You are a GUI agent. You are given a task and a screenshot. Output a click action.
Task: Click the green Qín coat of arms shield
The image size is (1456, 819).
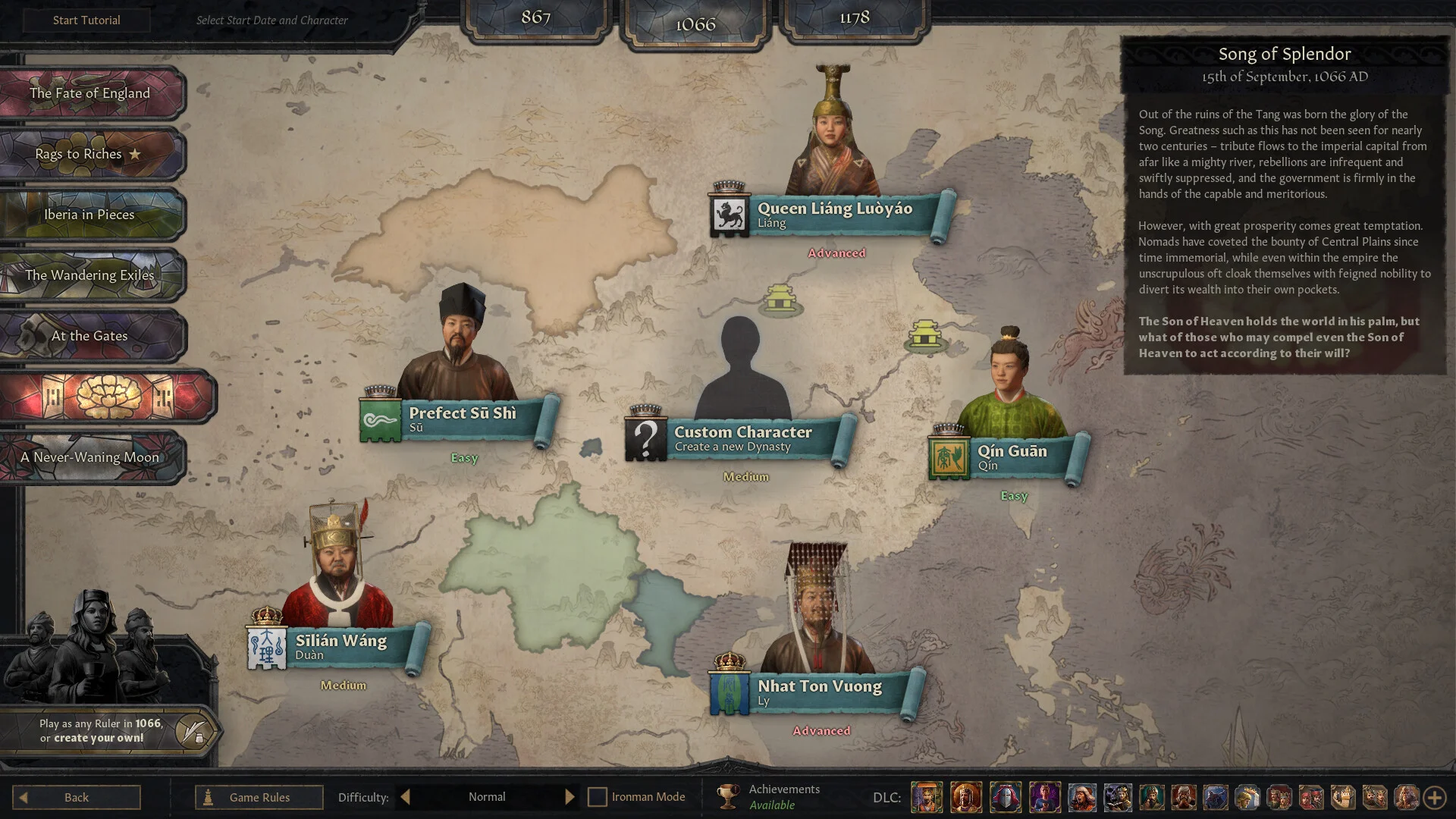tap(950, 458)
